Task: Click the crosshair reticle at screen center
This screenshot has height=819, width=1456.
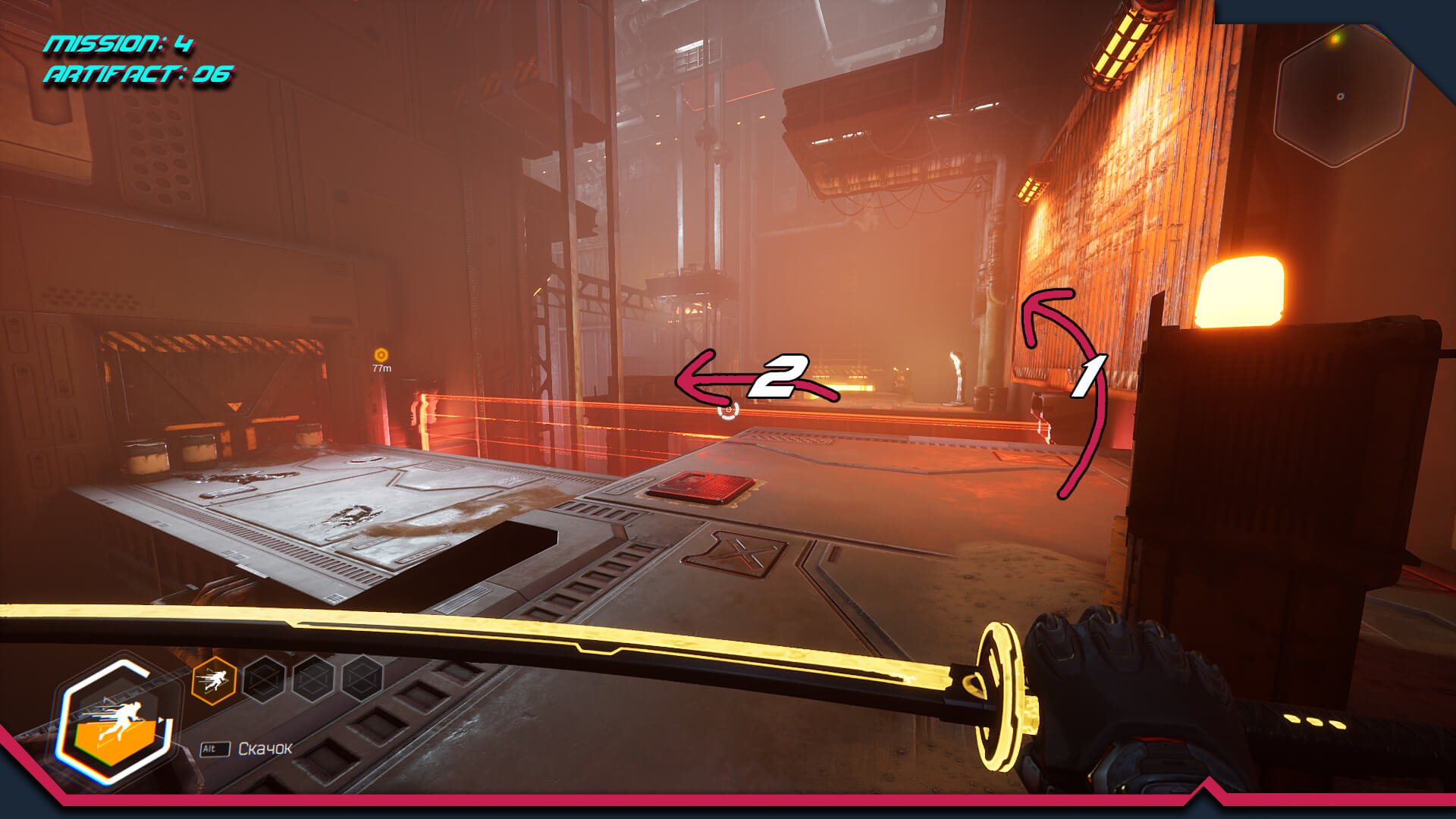Action: pos(728,409)
